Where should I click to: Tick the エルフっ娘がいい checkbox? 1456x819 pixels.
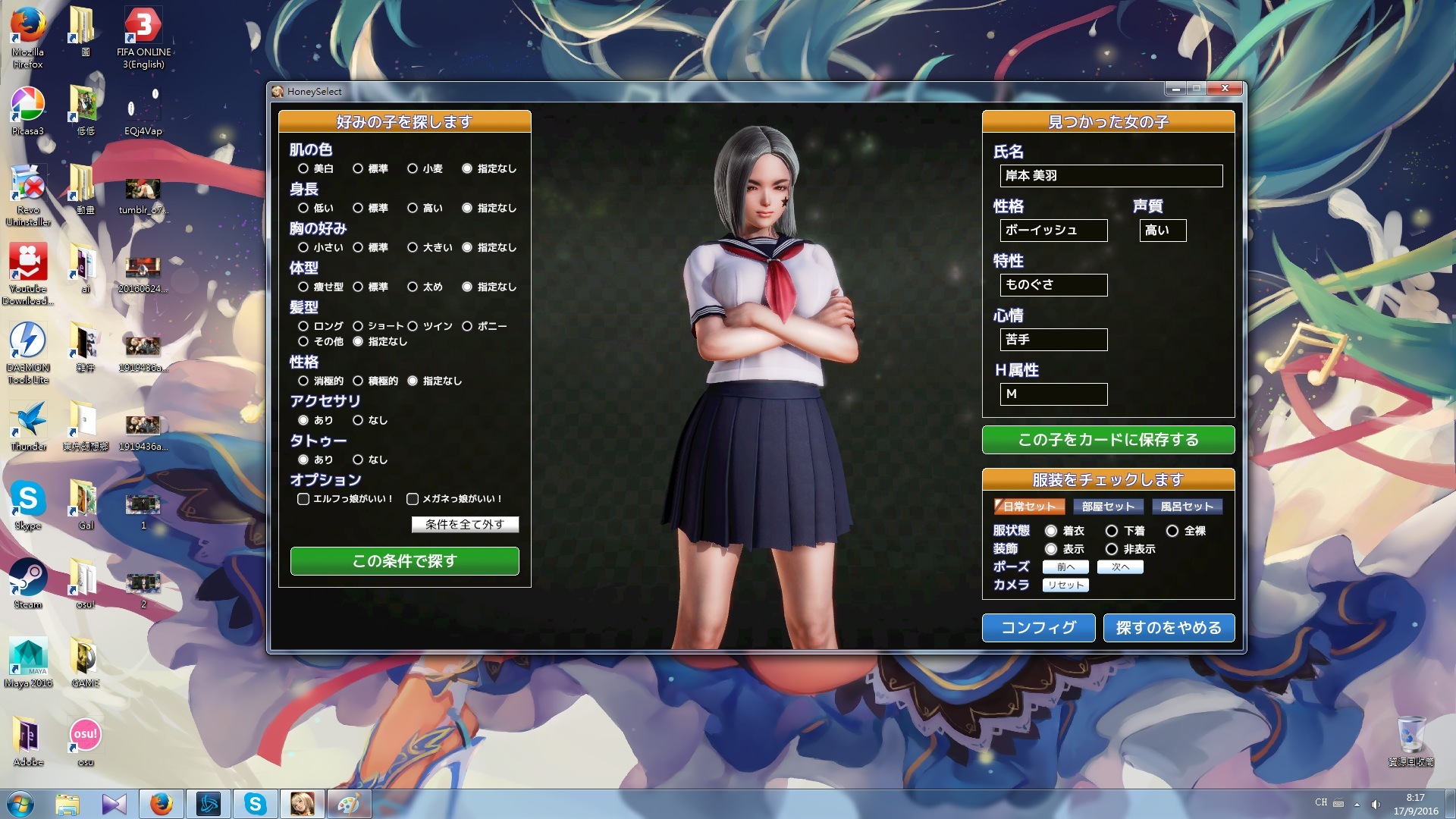pyautogui.click(x=303, y=499)
